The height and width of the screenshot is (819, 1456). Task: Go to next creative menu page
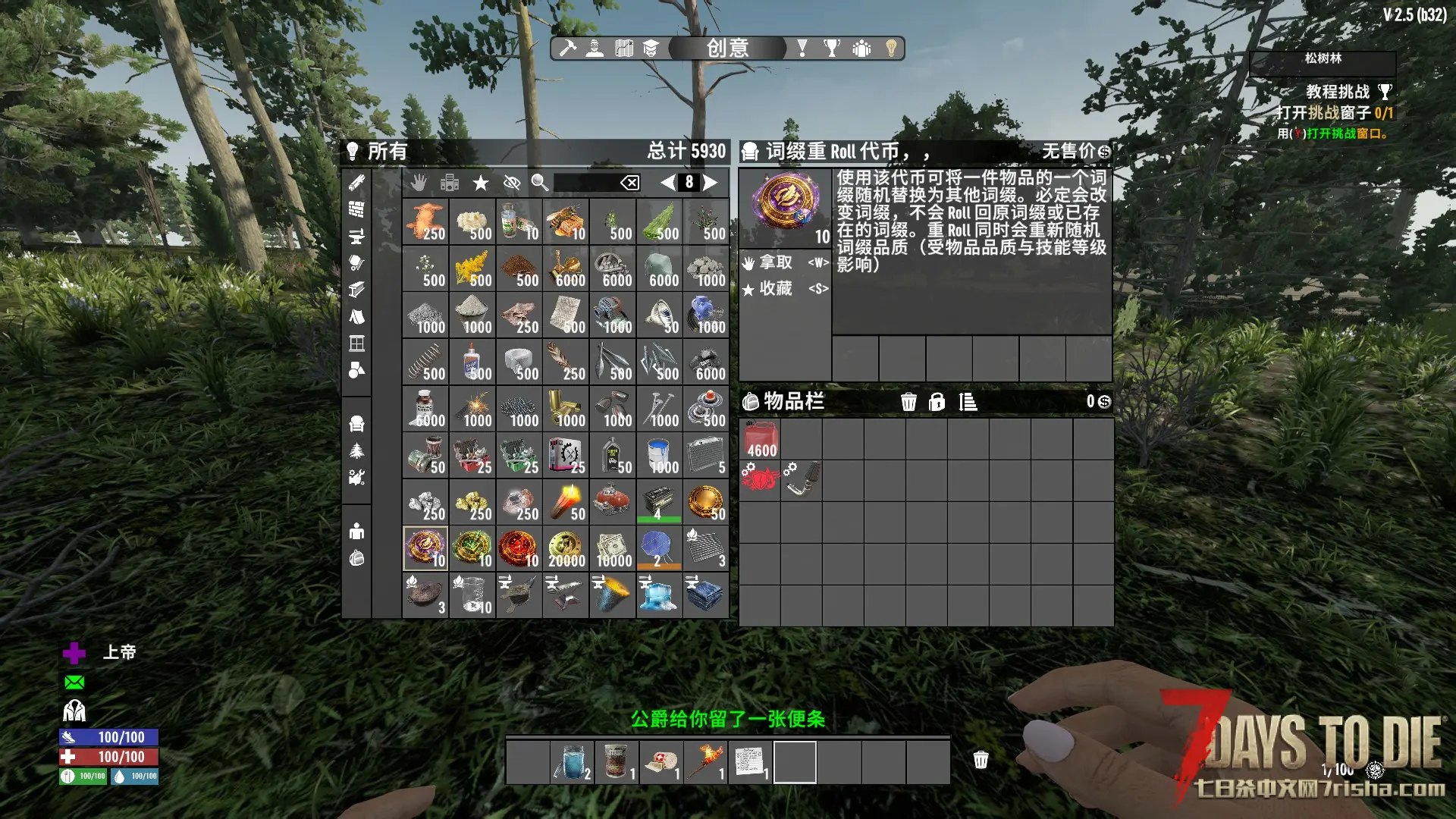click(711, 182)
